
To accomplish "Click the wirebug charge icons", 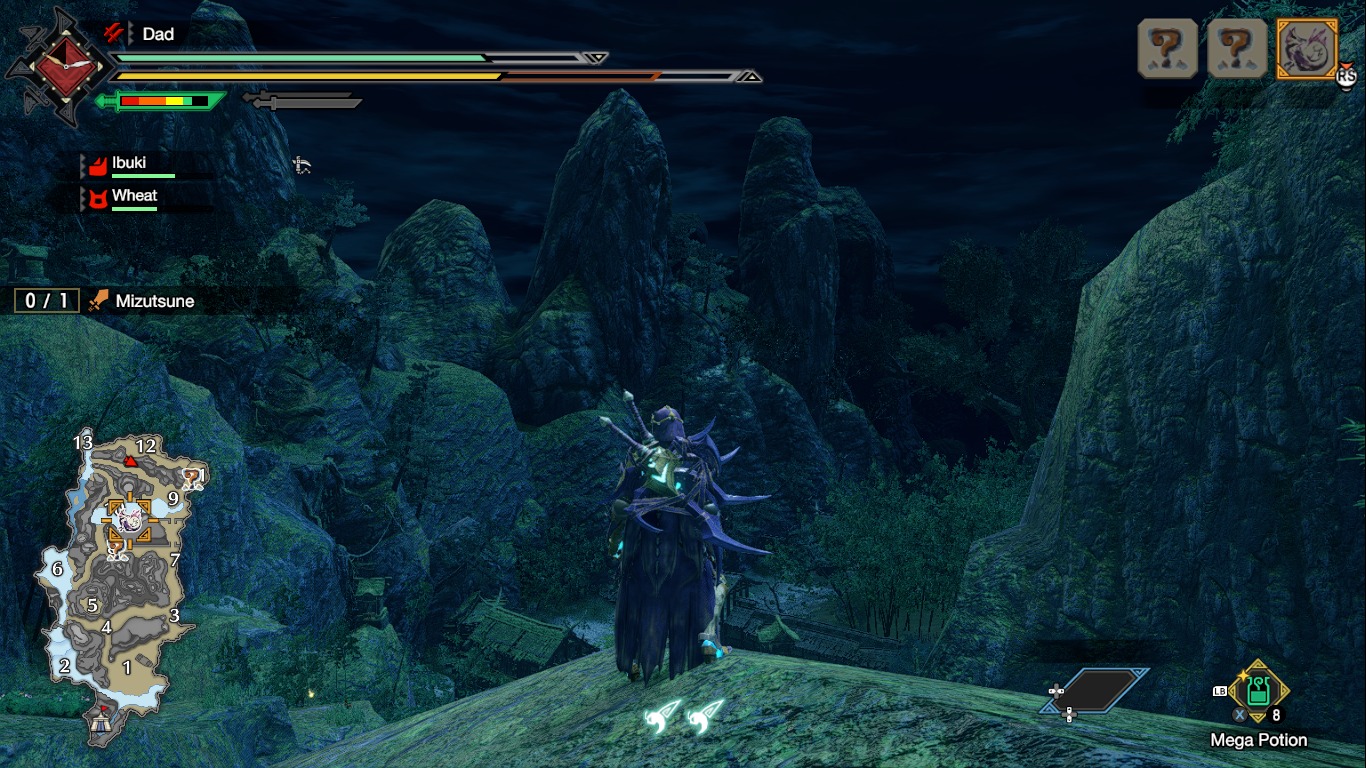I will [x=686, y=714].
